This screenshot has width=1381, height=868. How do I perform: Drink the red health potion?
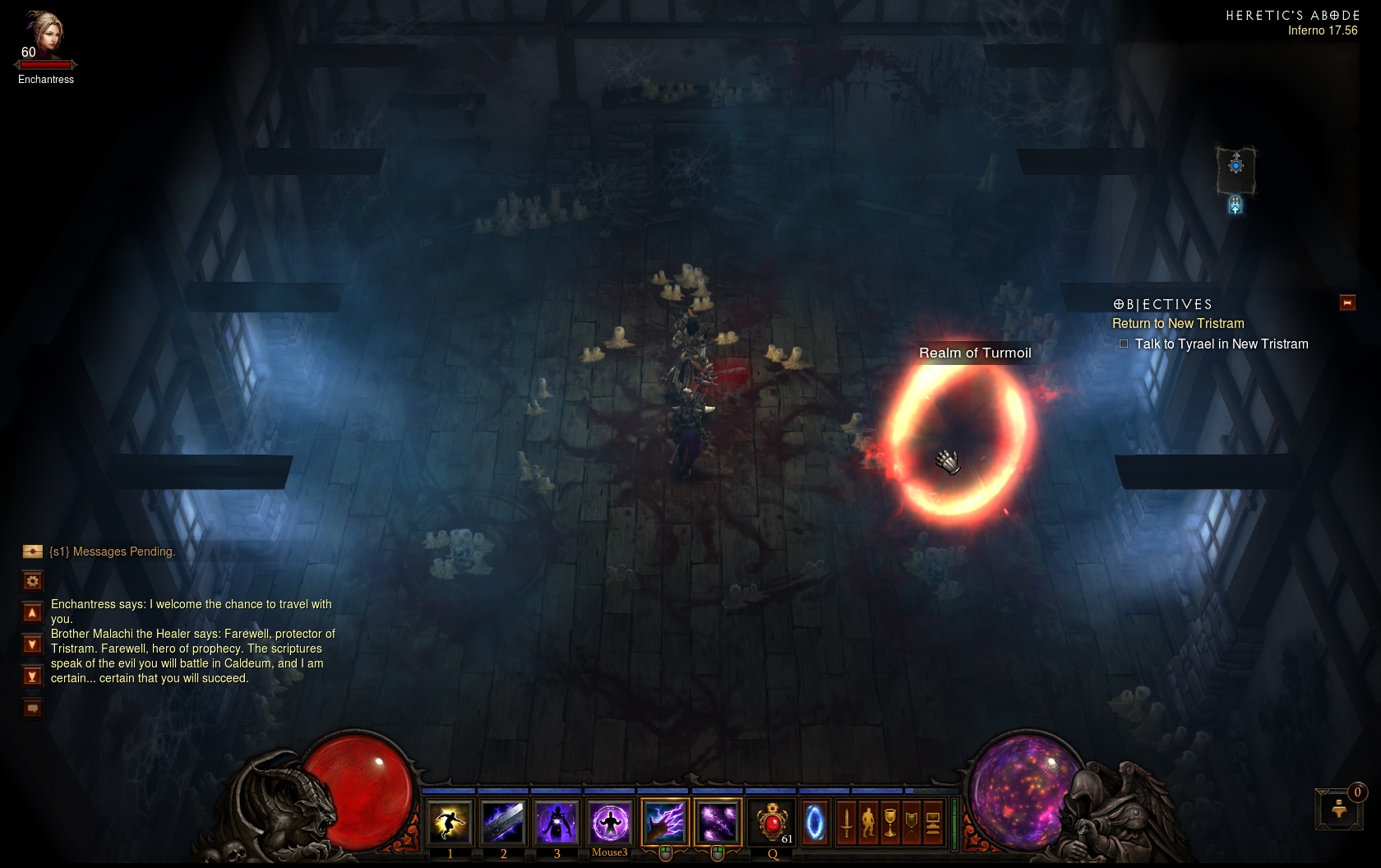coord(772,822)
